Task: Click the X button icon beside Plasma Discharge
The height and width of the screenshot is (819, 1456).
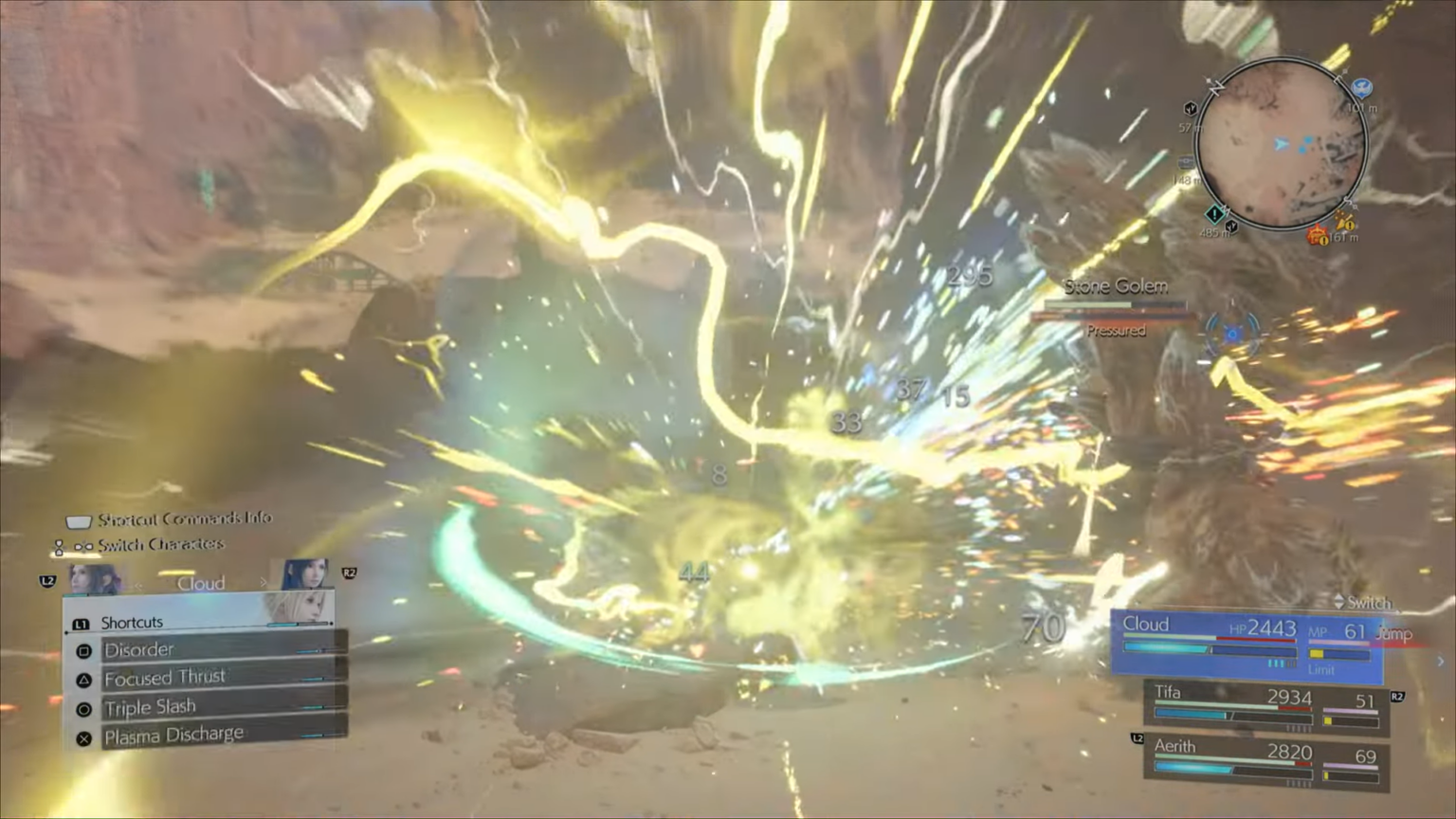Action: click(82, 737)
